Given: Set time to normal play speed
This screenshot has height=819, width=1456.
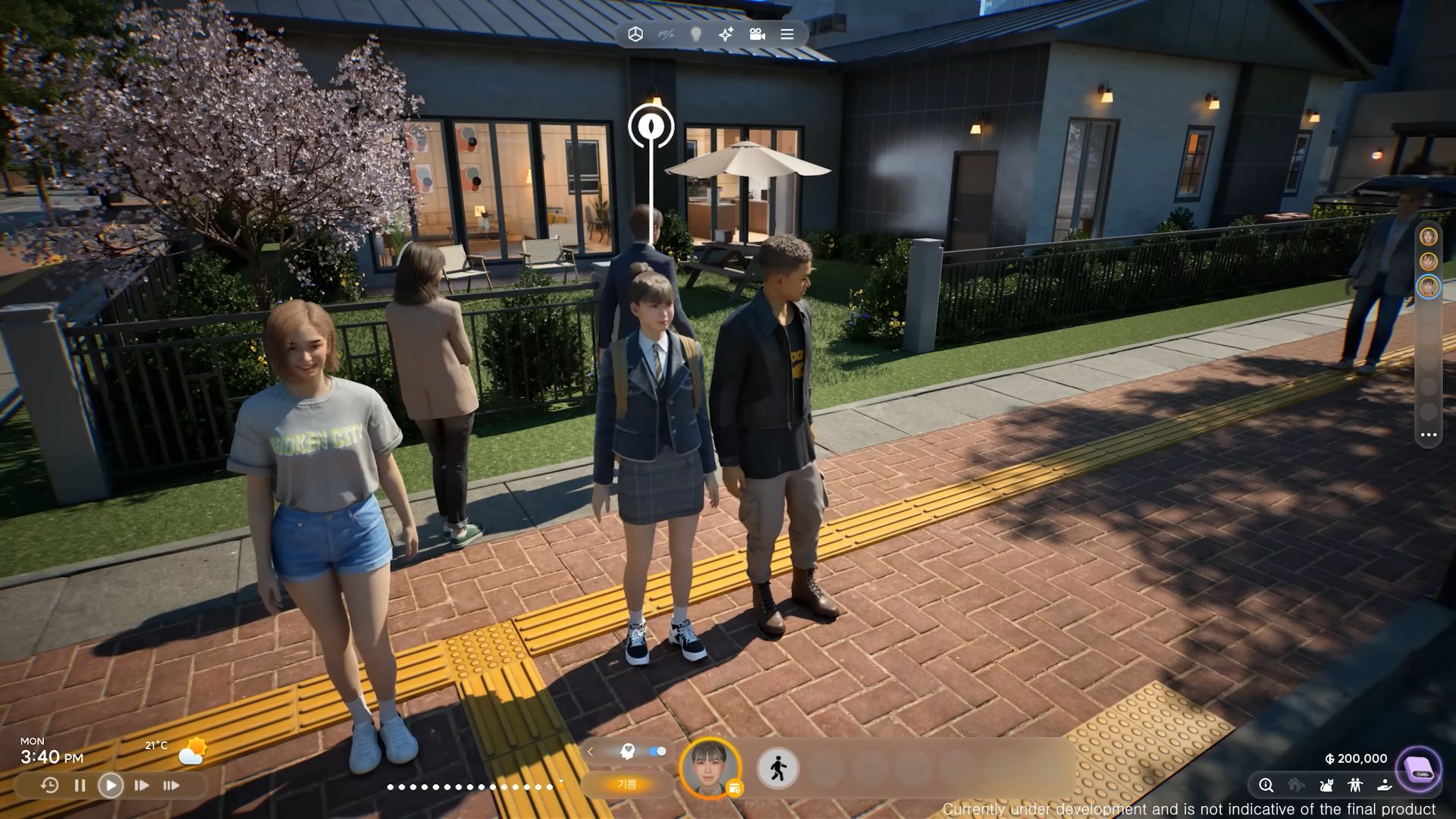Looking at the screenshot, I should click(x=111, y=786).
